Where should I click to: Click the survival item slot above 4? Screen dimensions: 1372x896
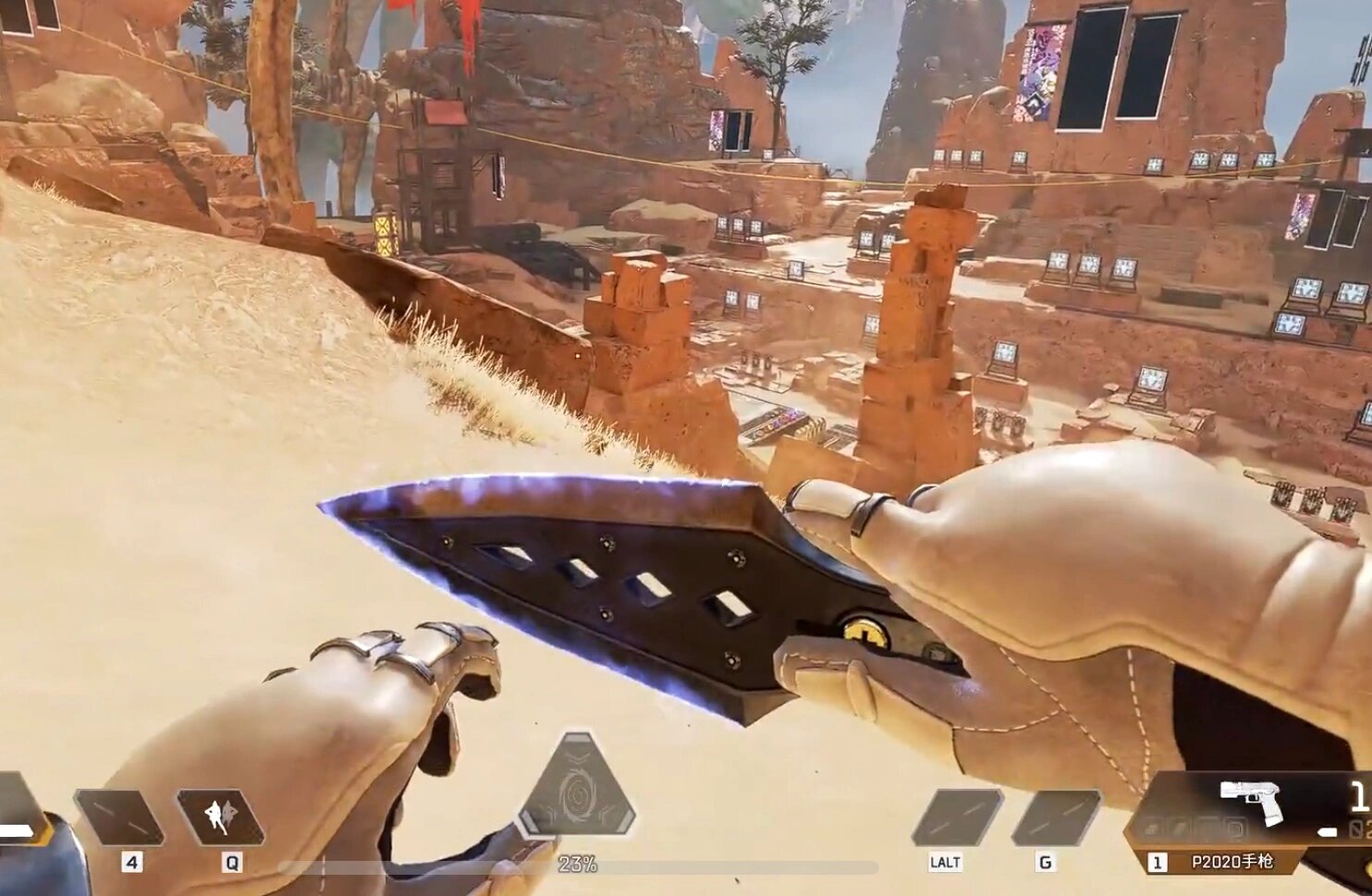pos(118,818)
